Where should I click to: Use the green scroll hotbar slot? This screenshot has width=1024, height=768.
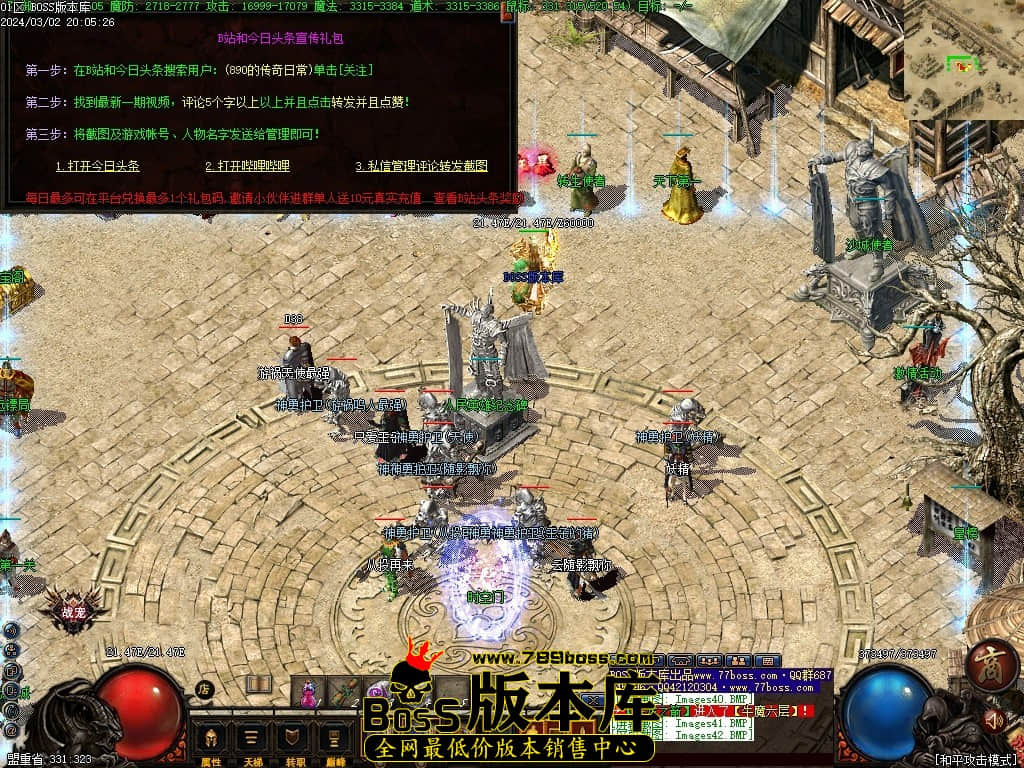click(x=343, y=692)
